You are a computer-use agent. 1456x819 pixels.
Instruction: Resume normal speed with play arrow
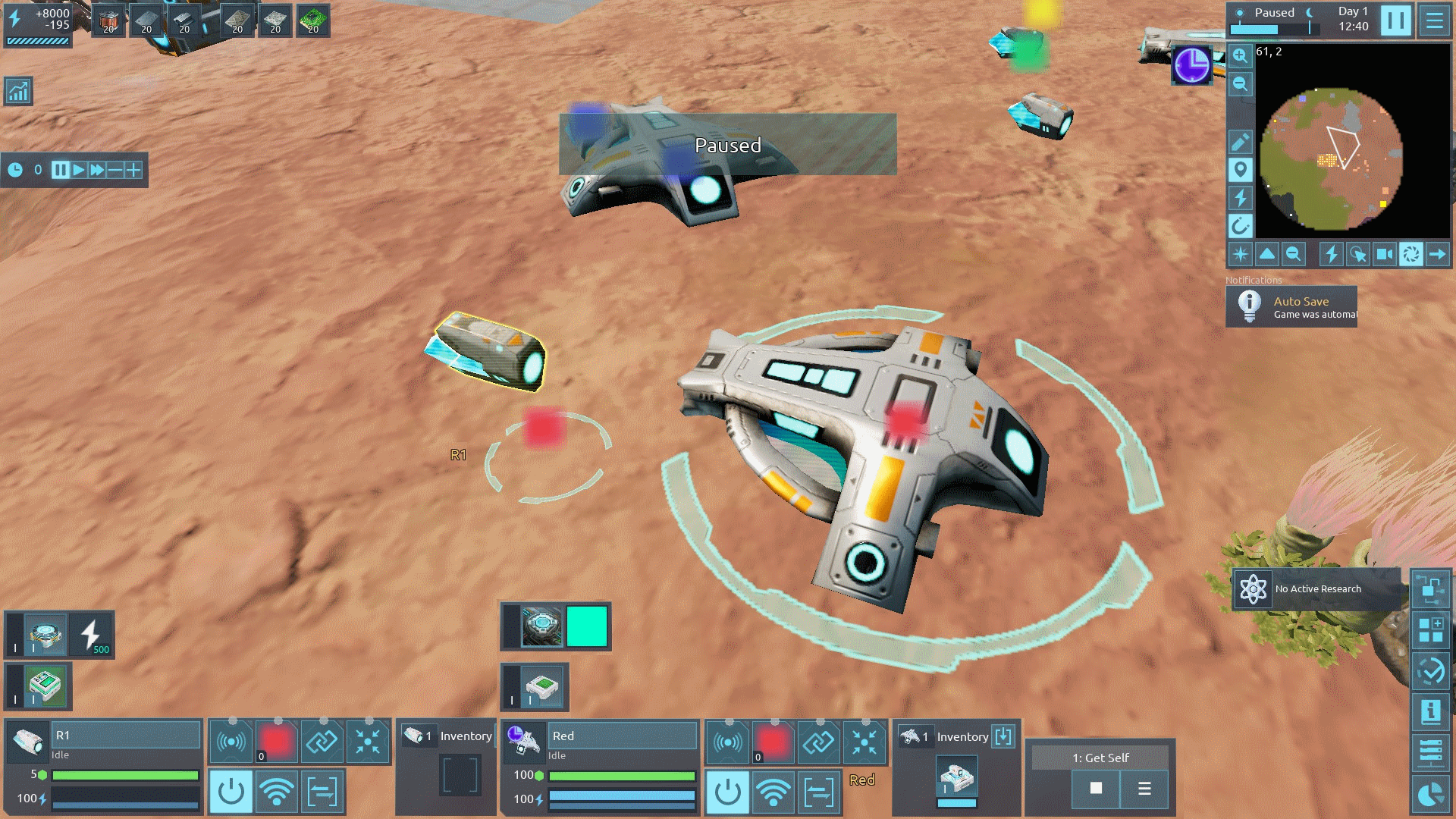[79, 170]
